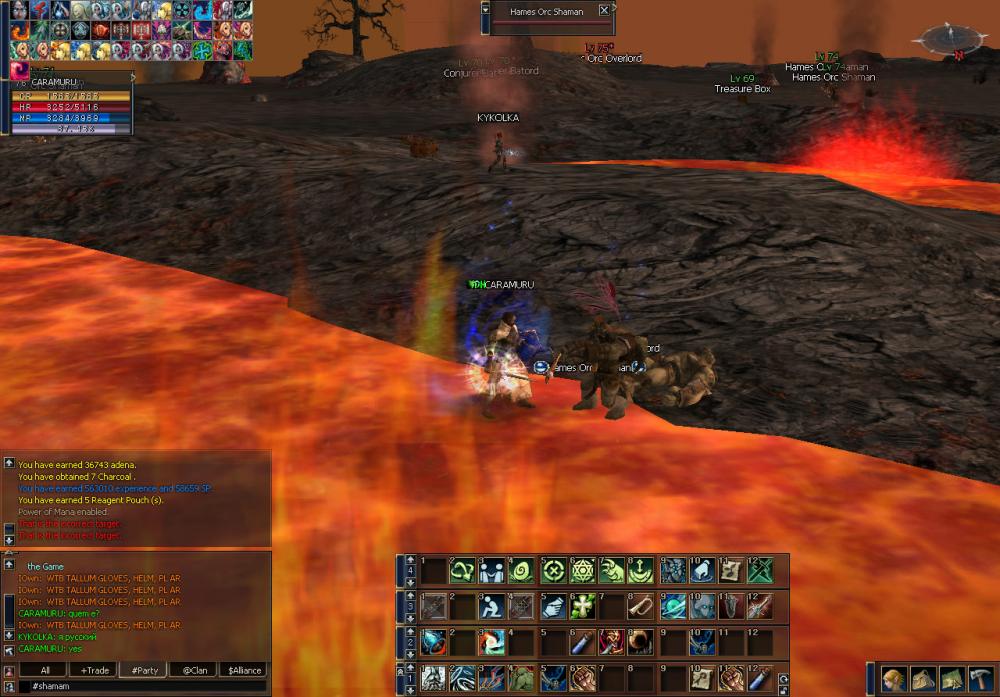1000x697 pixels.
Task: Trigger the crosshair target action icon
Action: (x=553, y=570)
